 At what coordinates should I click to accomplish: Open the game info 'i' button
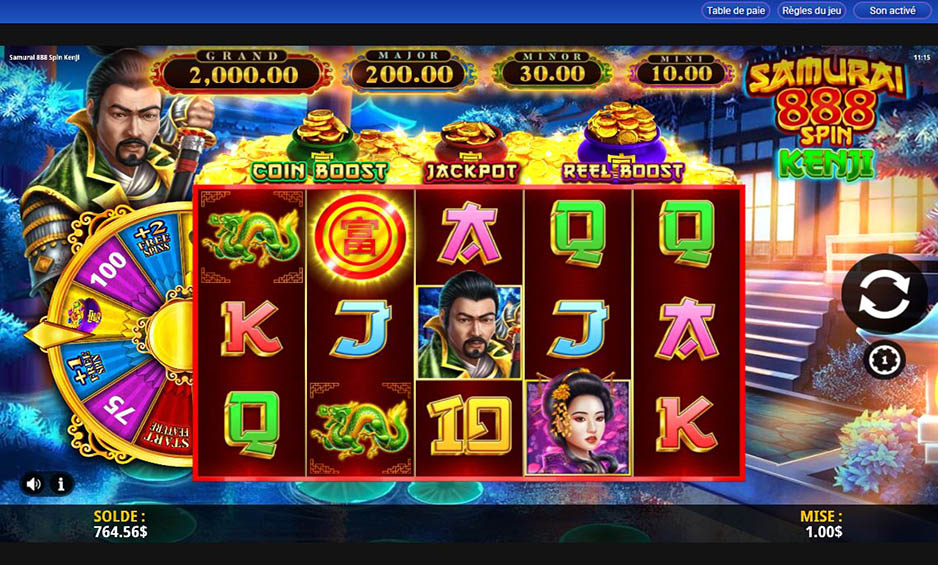(x=61, y=484)
